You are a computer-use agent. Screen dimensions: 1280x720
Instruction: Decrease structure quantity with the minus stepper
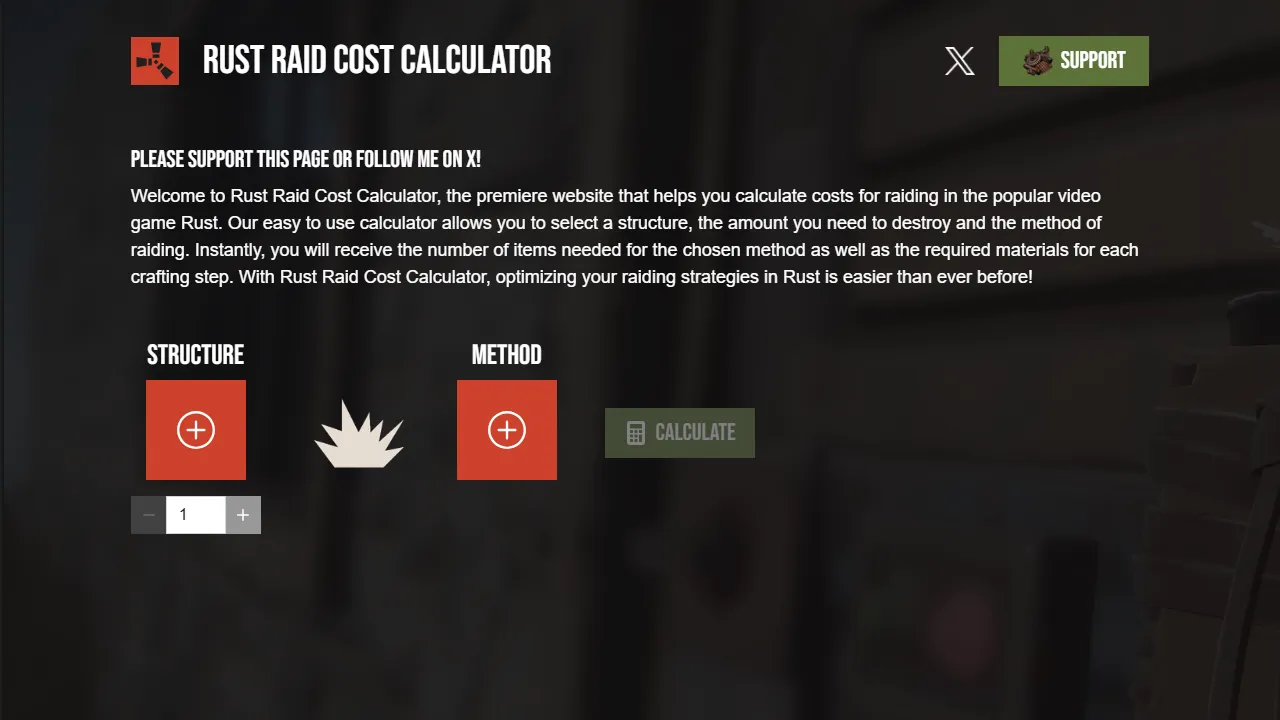(148, 514)
